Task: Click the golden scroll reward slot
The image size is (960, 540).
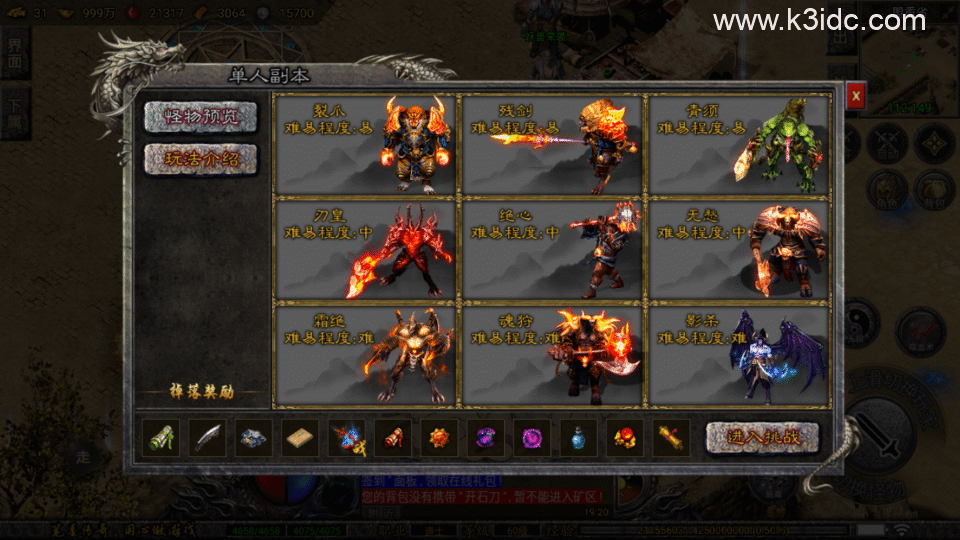Action: (672, 438)
